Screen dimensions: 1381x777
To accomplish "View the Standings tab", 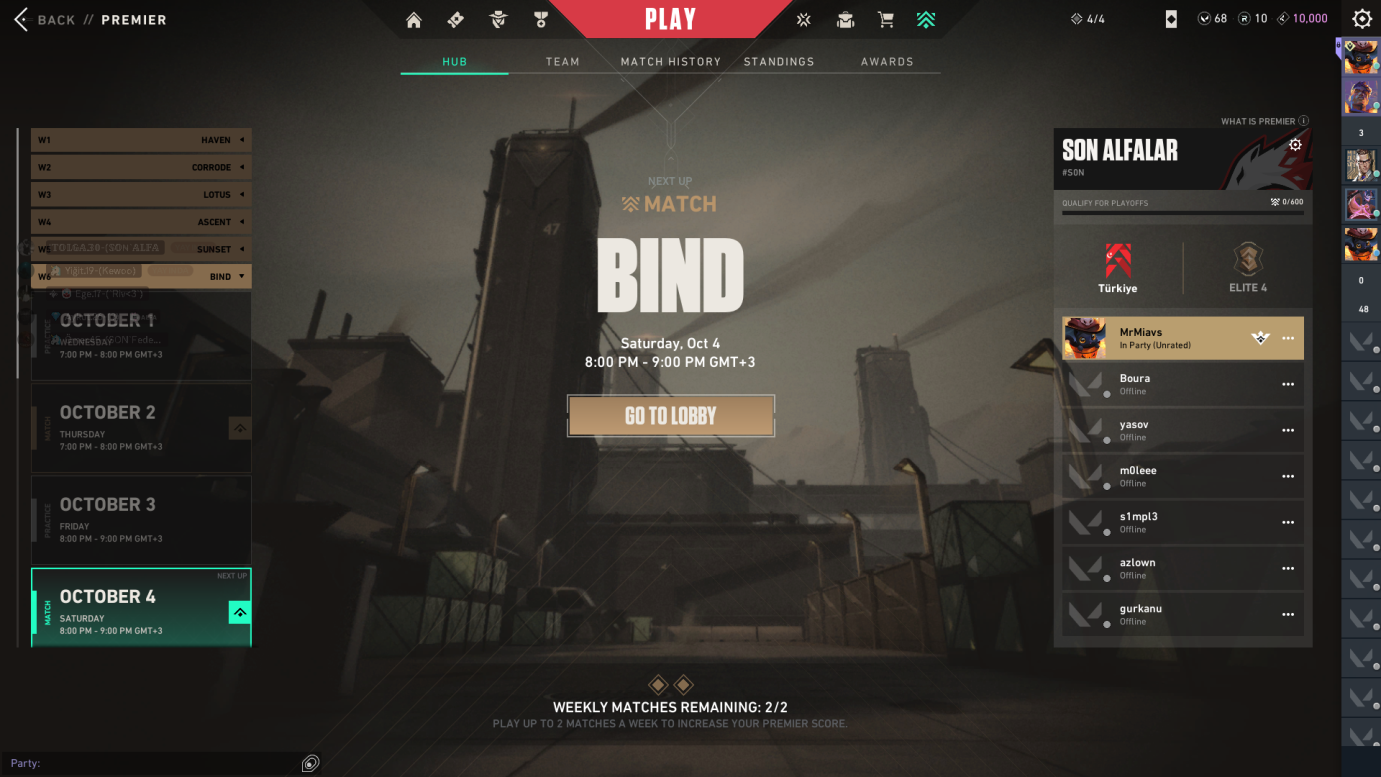I will [778, 62].
